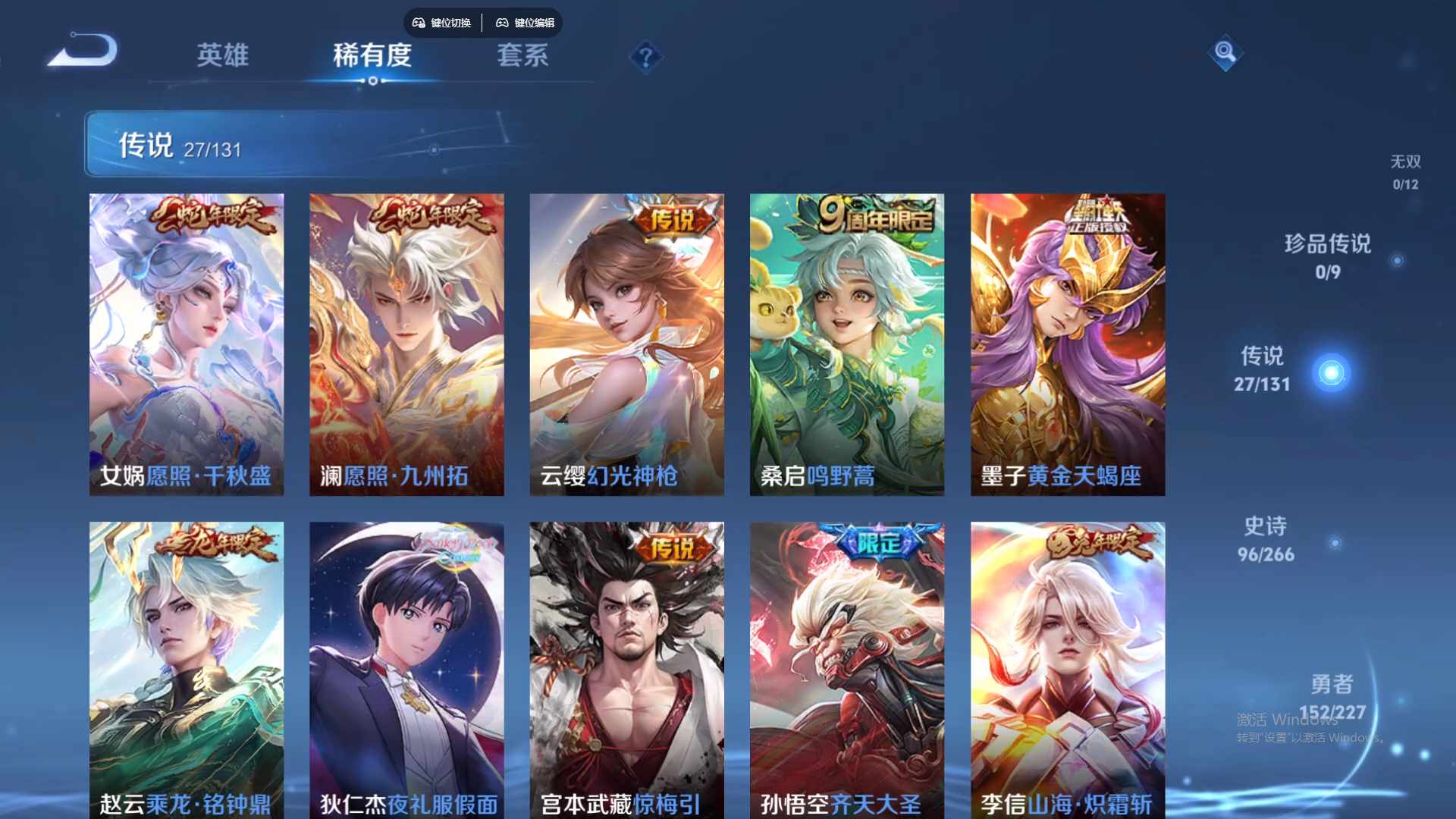Screen dimensions: 1456x819
Task: Open the search magnifier icon
Action: pyautogui.click(x=1224, y=54)
